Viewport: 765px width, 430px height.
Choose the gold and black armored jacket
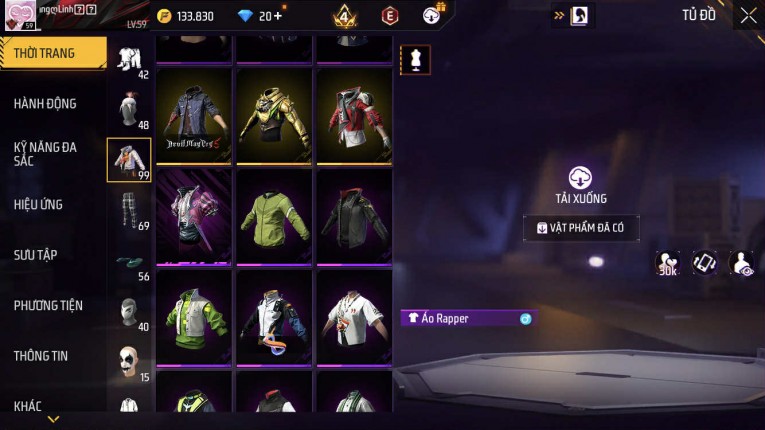[275, 115]
